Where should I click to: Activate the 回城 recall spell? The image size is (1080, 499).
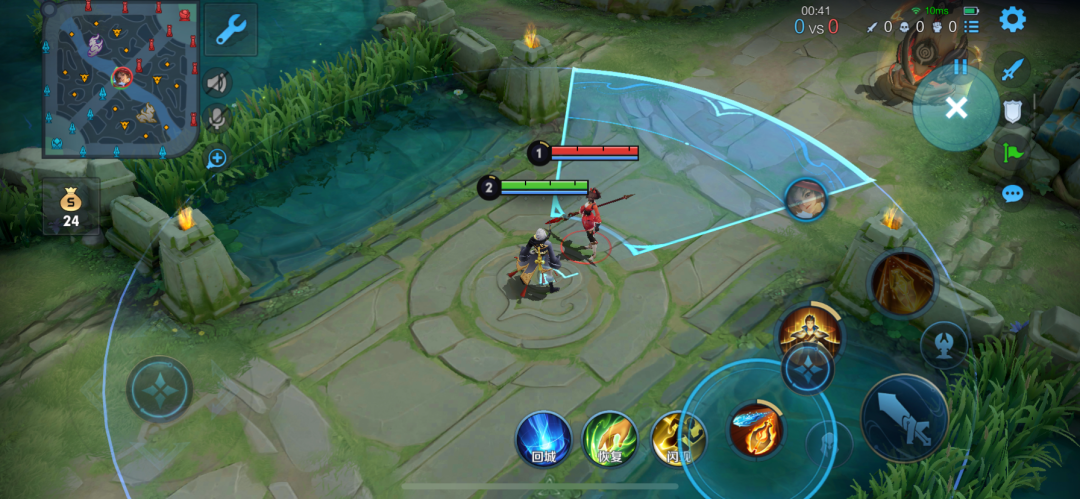point(543,438)
